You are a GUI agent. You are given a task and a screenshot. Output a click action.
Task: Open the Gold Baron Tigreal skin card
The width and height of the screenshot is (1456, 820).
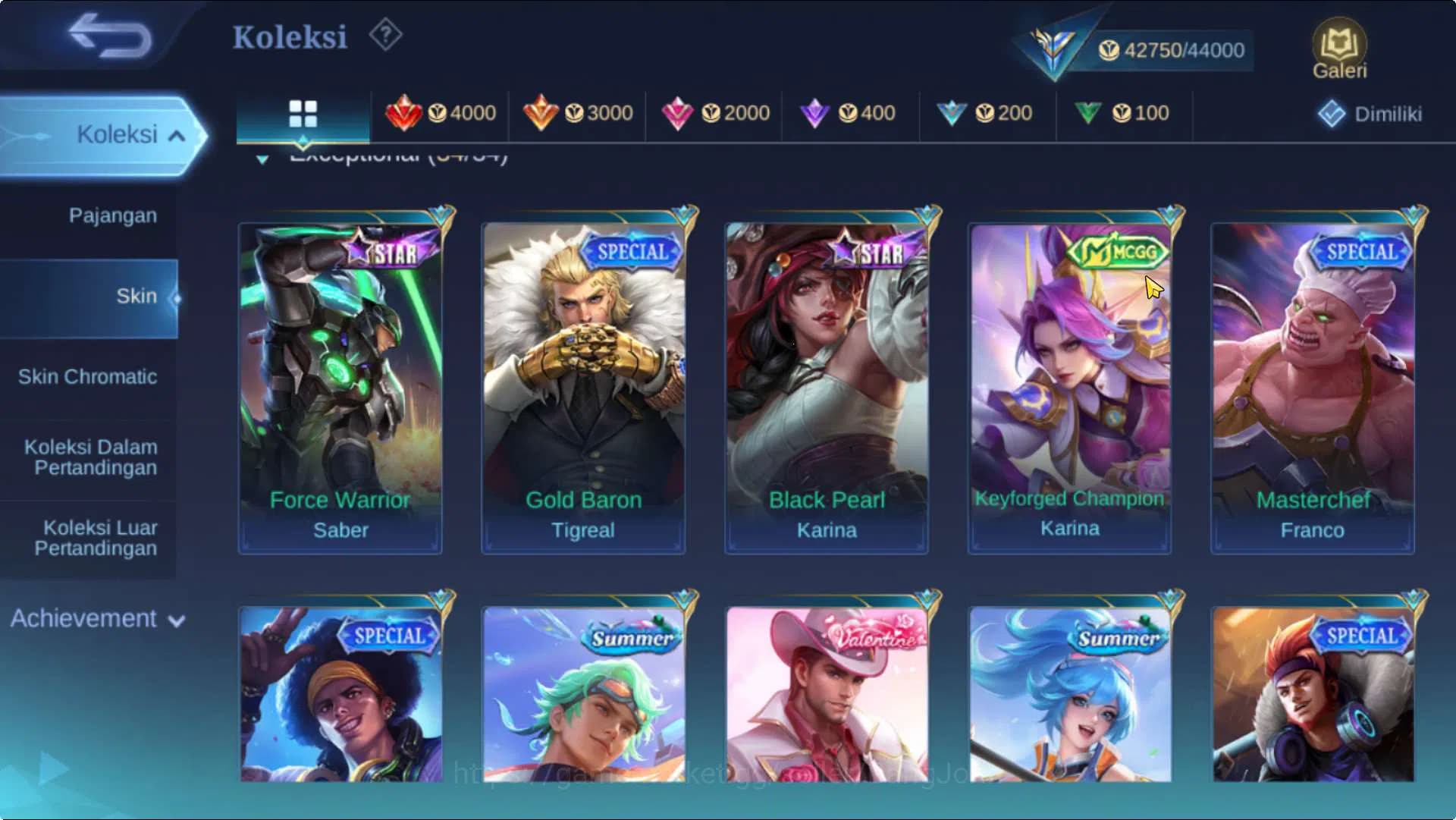[583, 379]
